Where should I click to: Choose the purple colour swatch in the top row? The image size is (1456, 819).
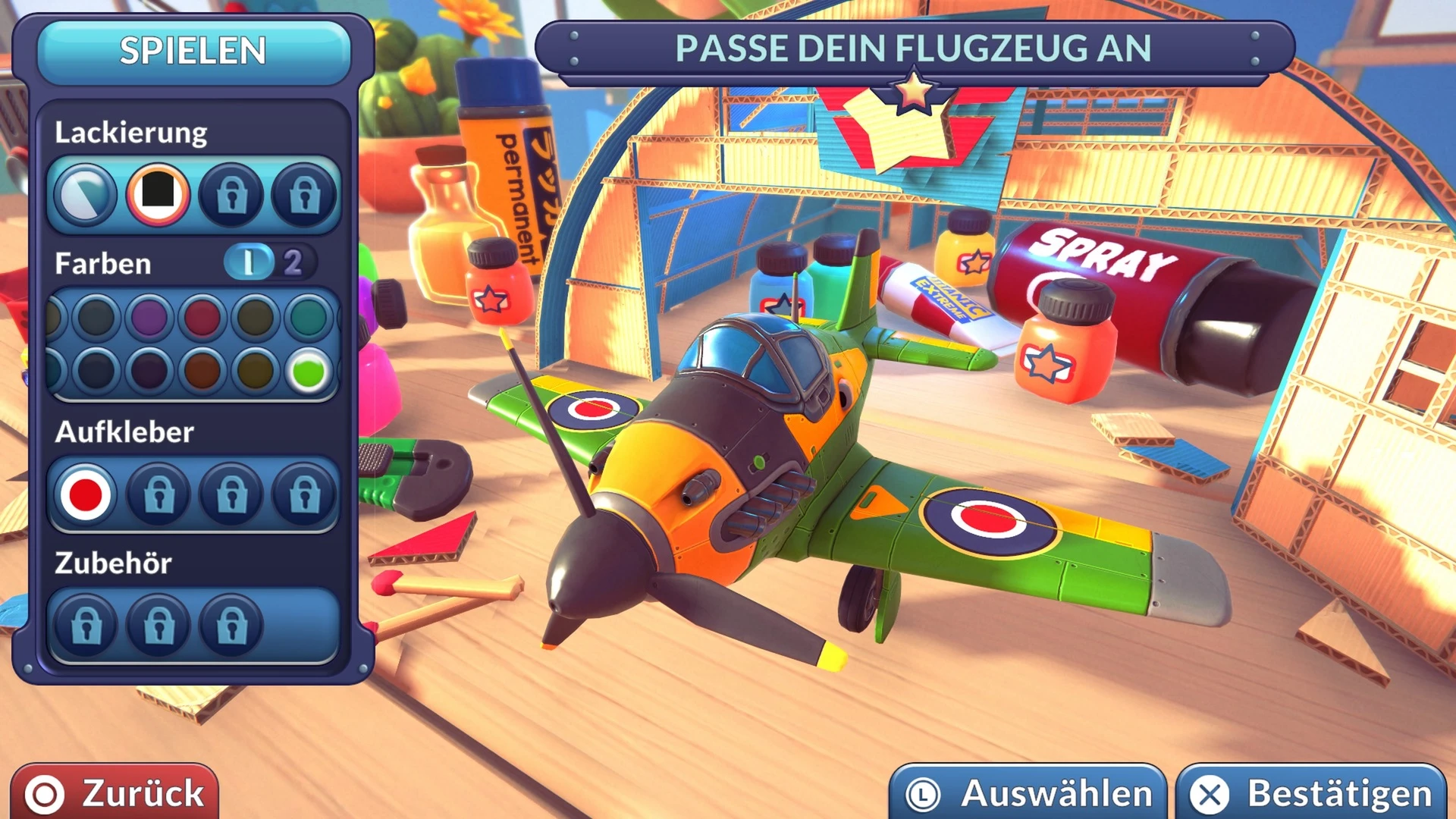[149, 317]
